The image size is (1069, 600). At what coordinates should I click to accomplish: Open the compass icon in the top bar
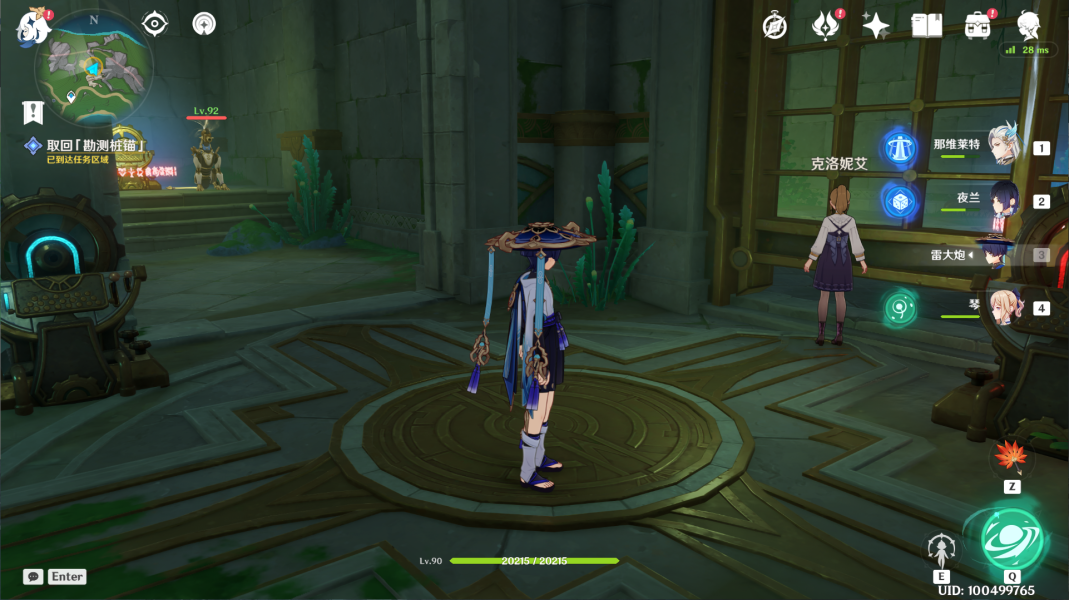point(774,26)
